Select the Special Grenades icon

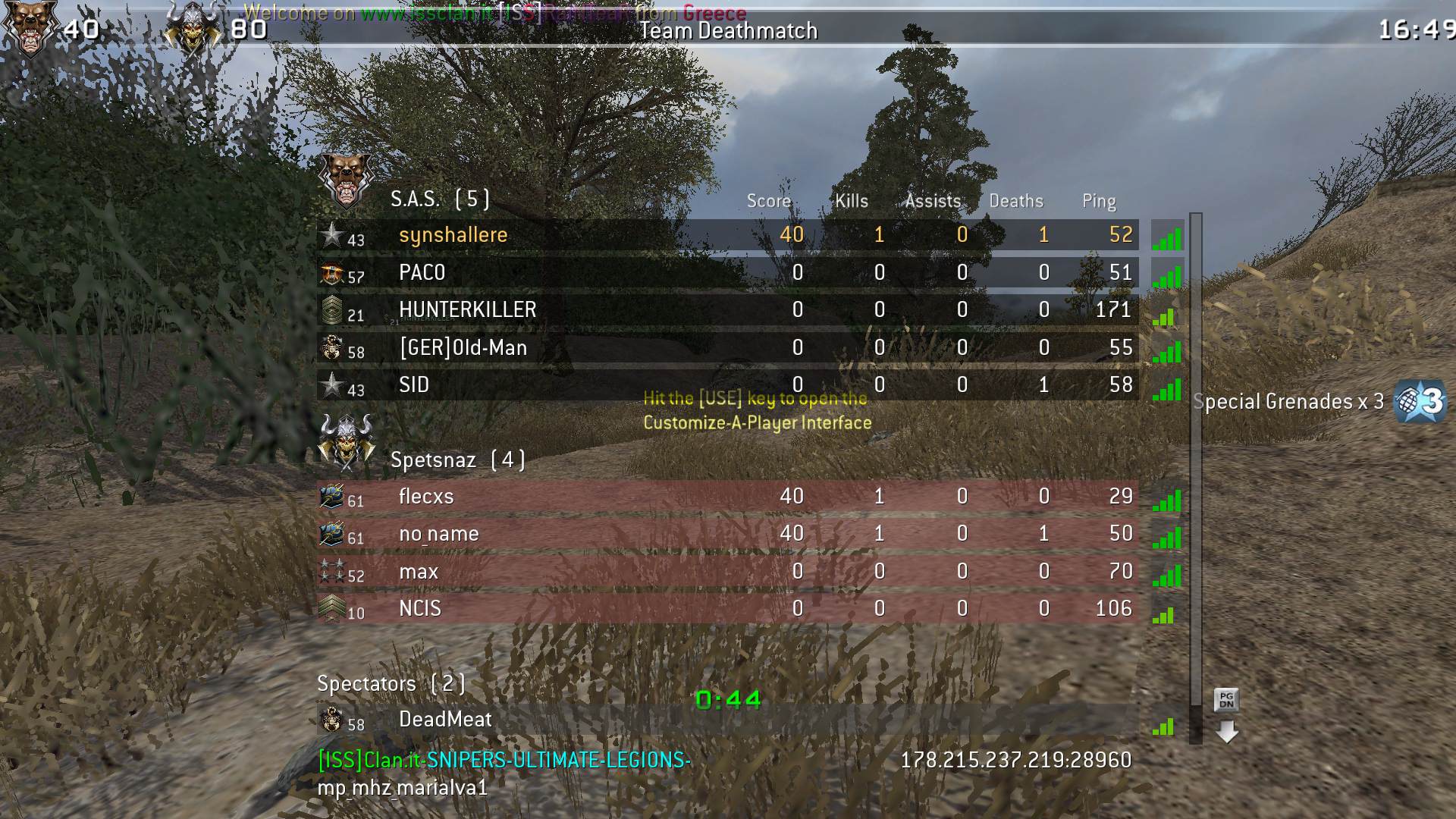pos(1420,400)
